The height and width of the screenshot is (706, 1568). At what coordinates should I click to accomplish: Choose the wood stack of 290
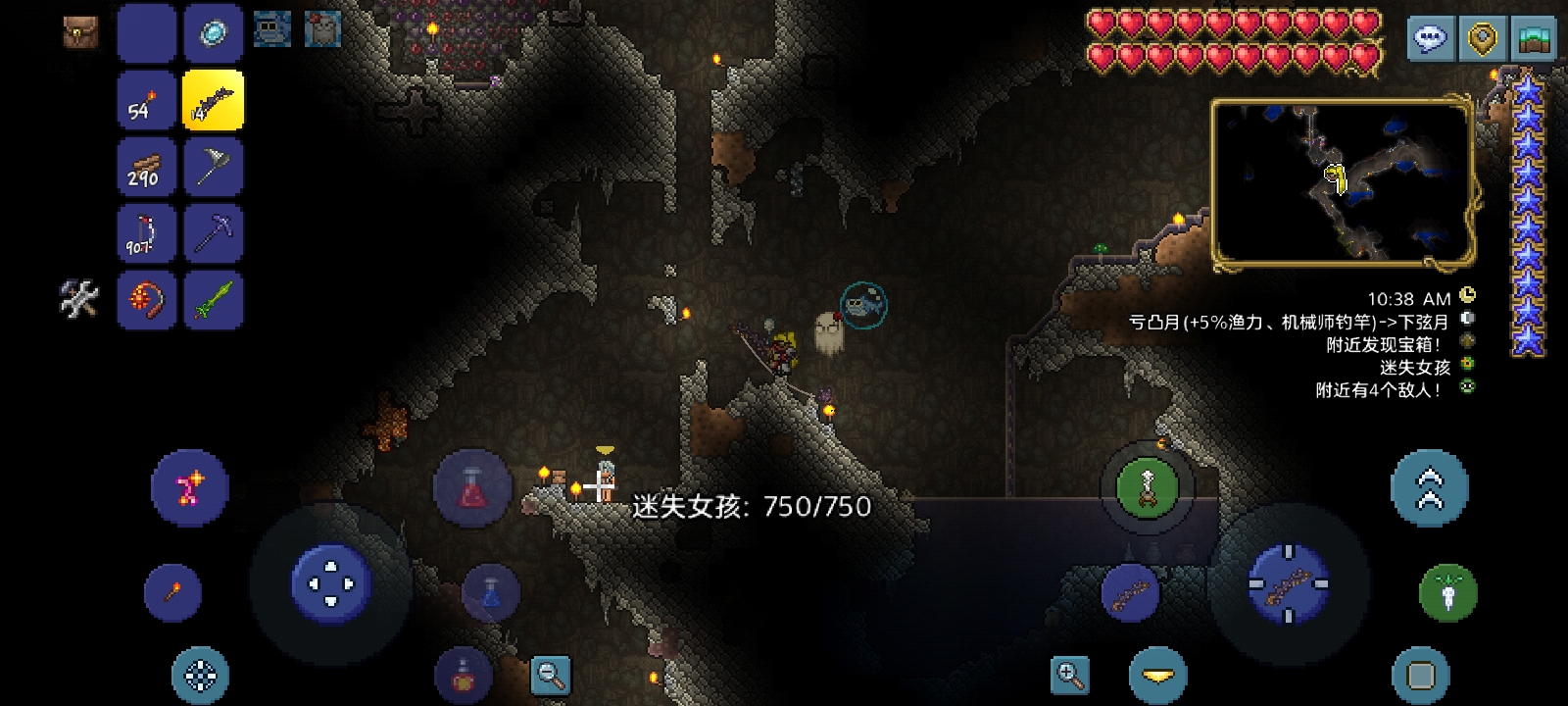[x=146, y=167]
